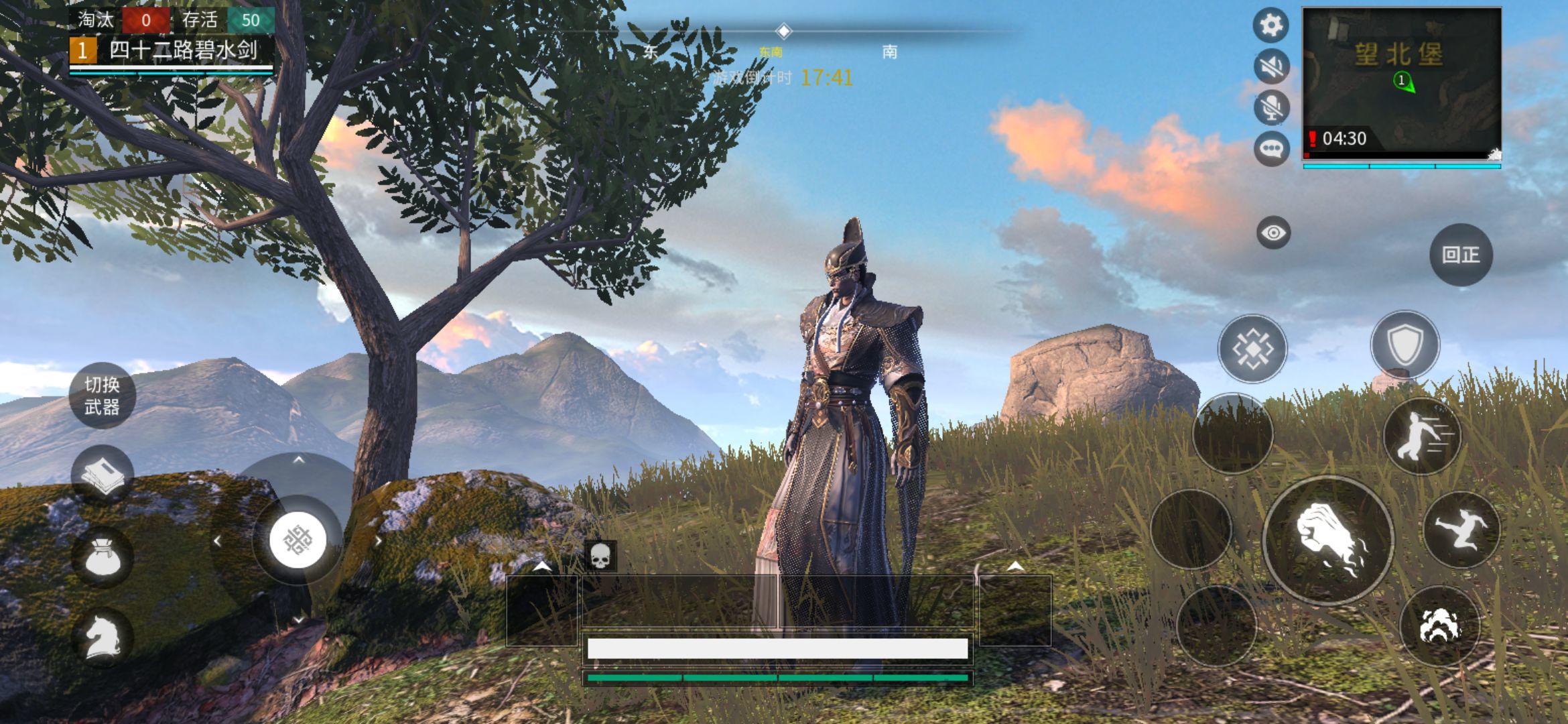
Task: Tap the eye view icon
Action: (x=1273, y=233)
